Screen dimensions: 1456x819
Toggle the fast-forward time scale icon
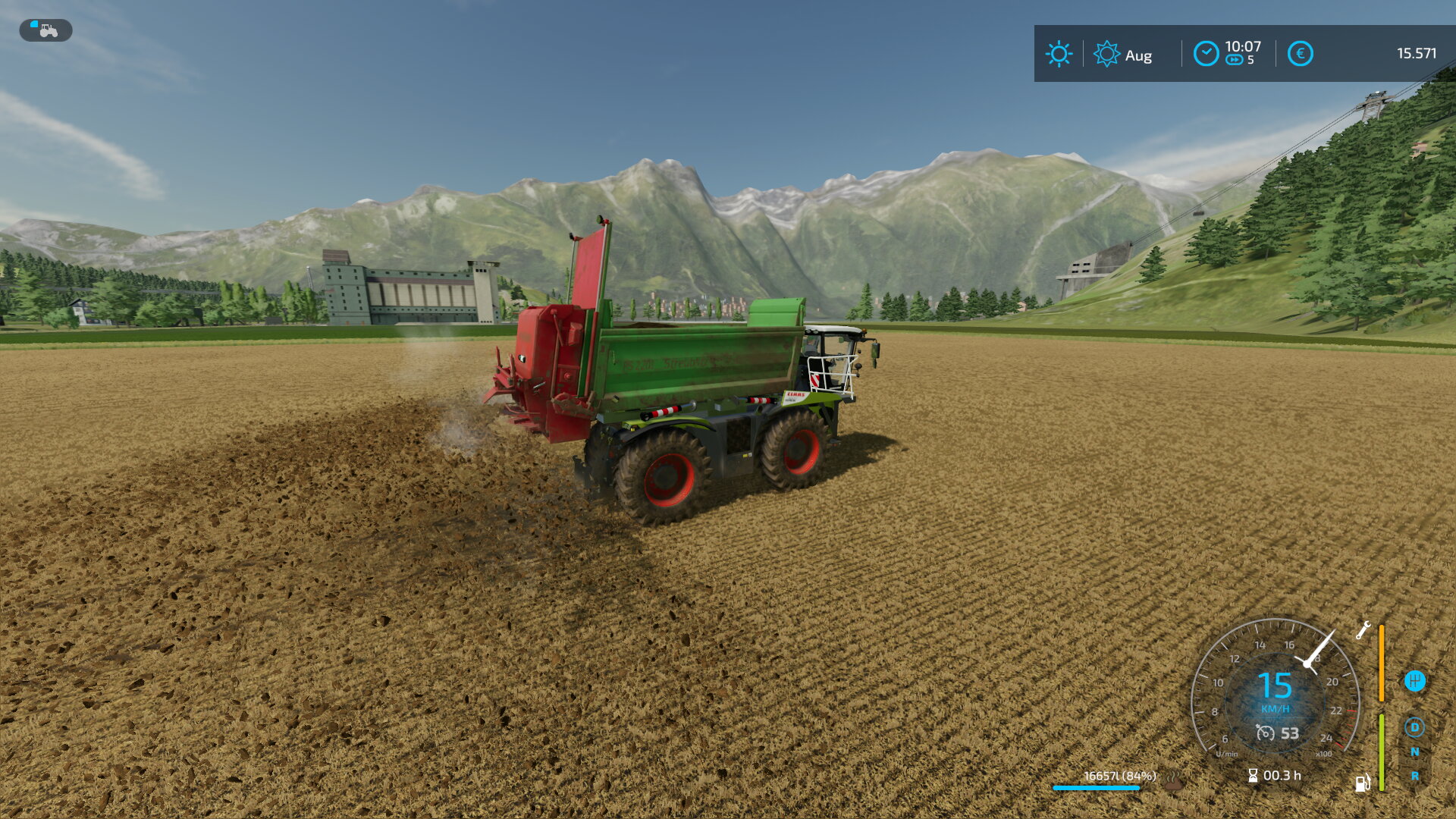click(x=1235, y=60)
